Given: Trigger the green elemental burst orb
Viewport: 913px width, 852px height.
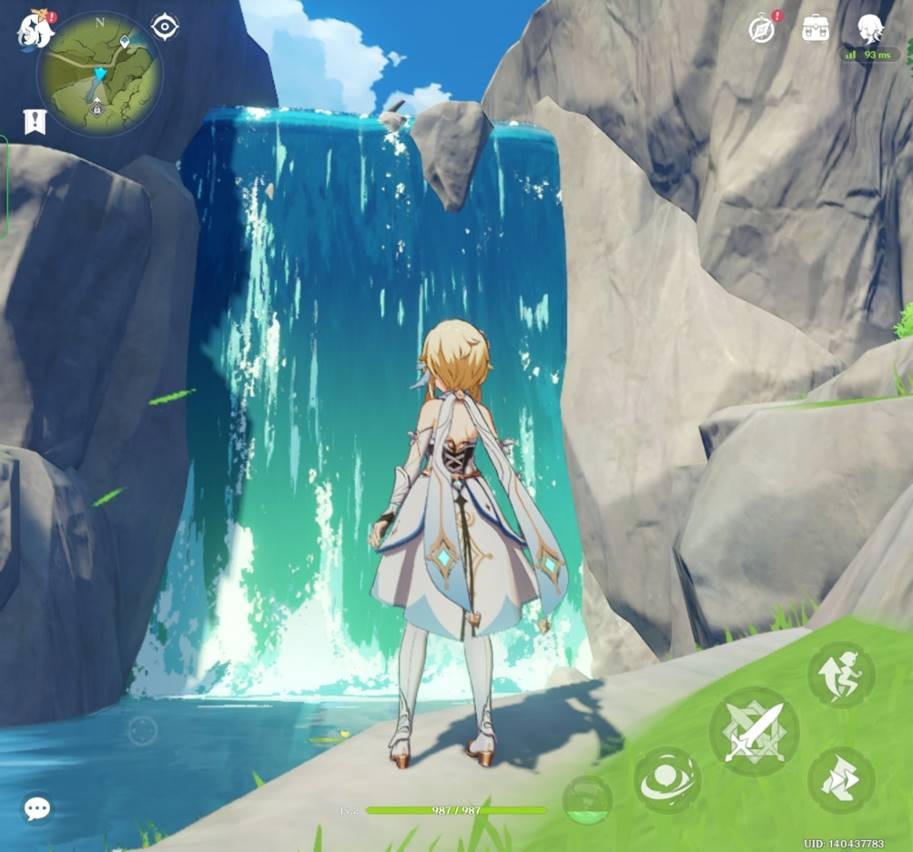Looking at the screenshot, I should coord(587,800).
